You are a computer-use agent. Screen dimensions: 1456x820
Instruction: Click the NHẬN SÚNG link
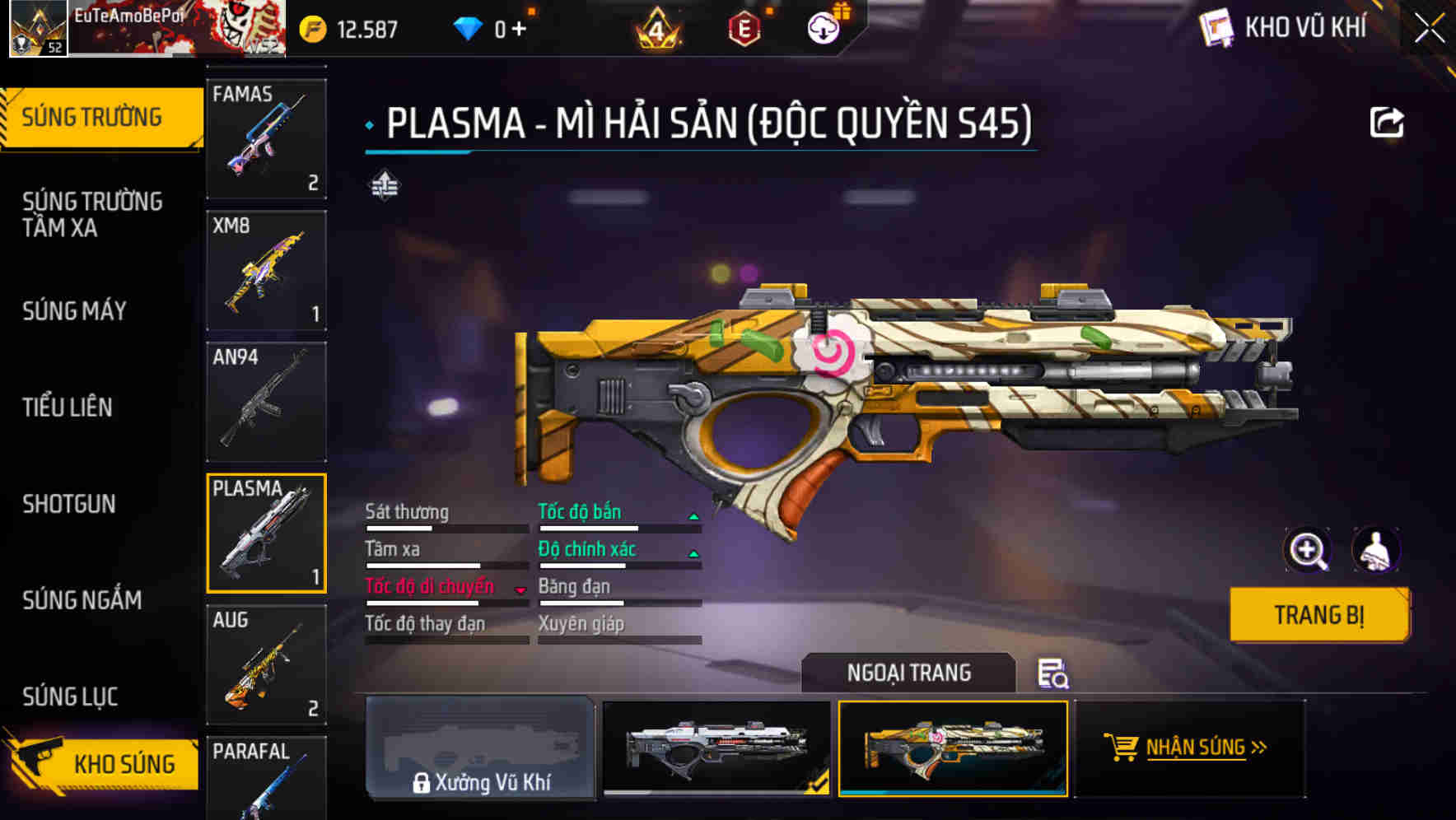1196,748
